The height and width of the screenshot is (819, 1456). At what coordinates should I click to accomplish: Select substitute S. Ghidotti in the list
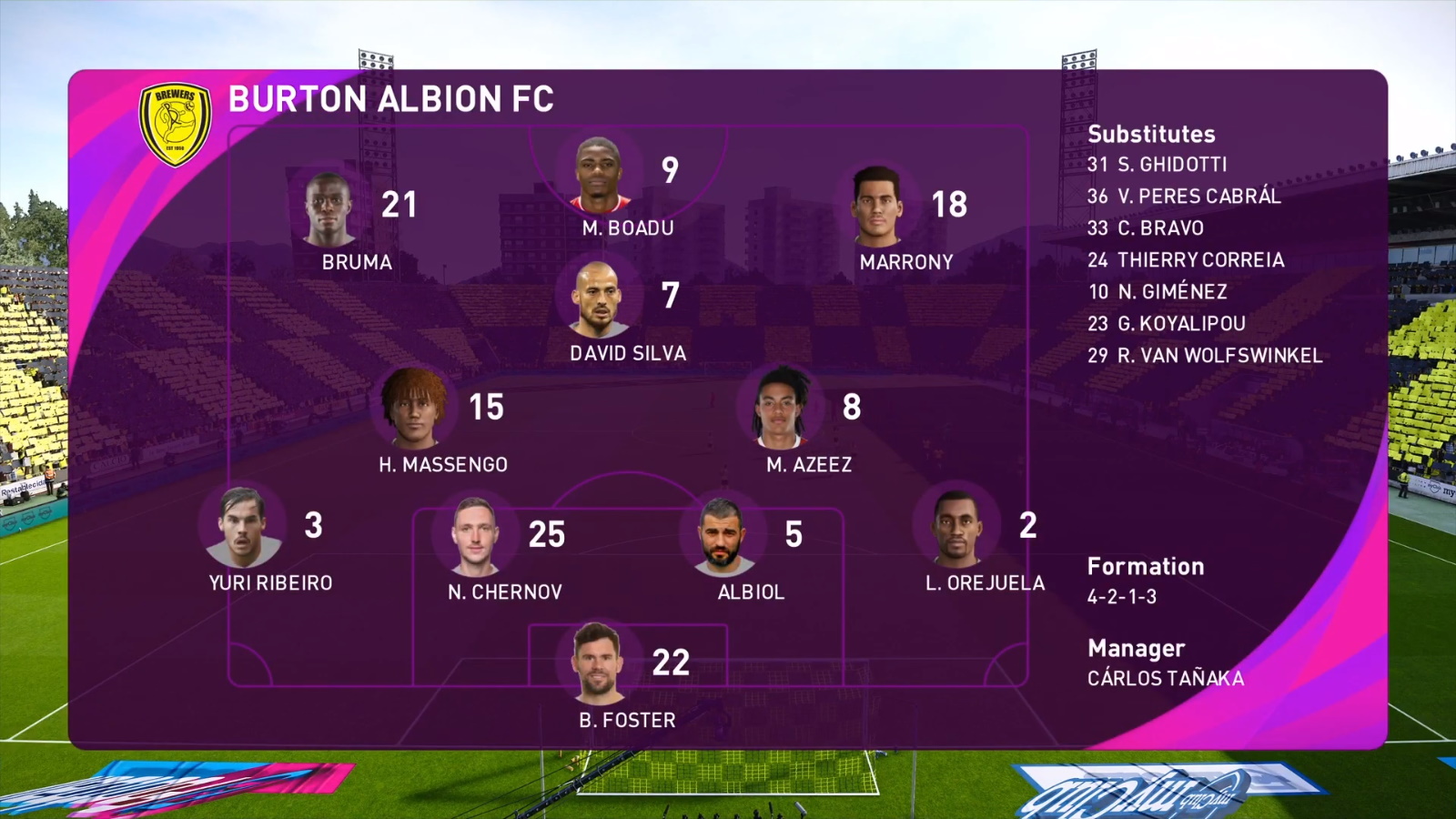pyautogui.click(x=1157, y=165)
